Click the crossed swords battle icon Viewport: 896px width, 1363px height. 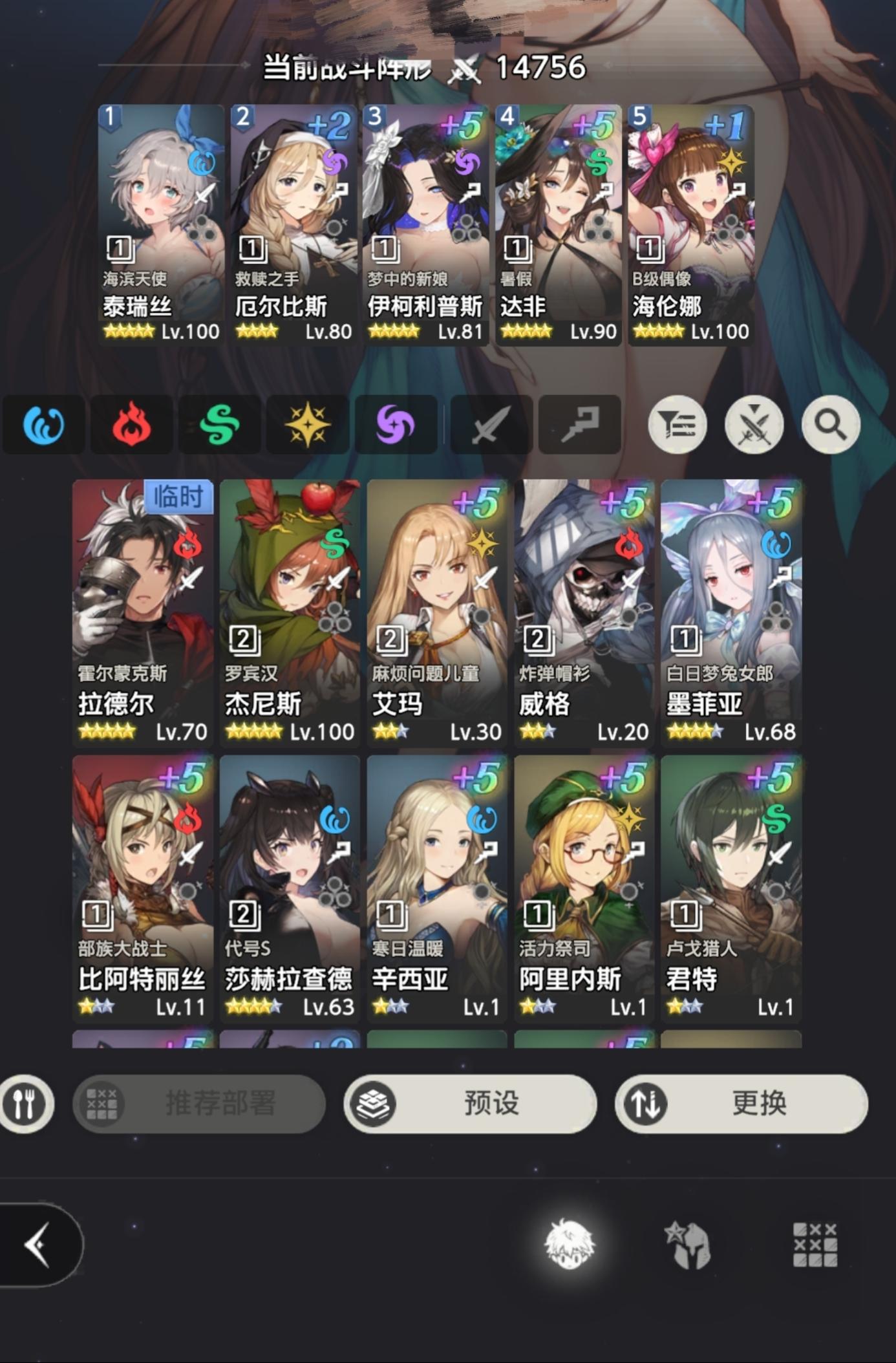(754, 424)
